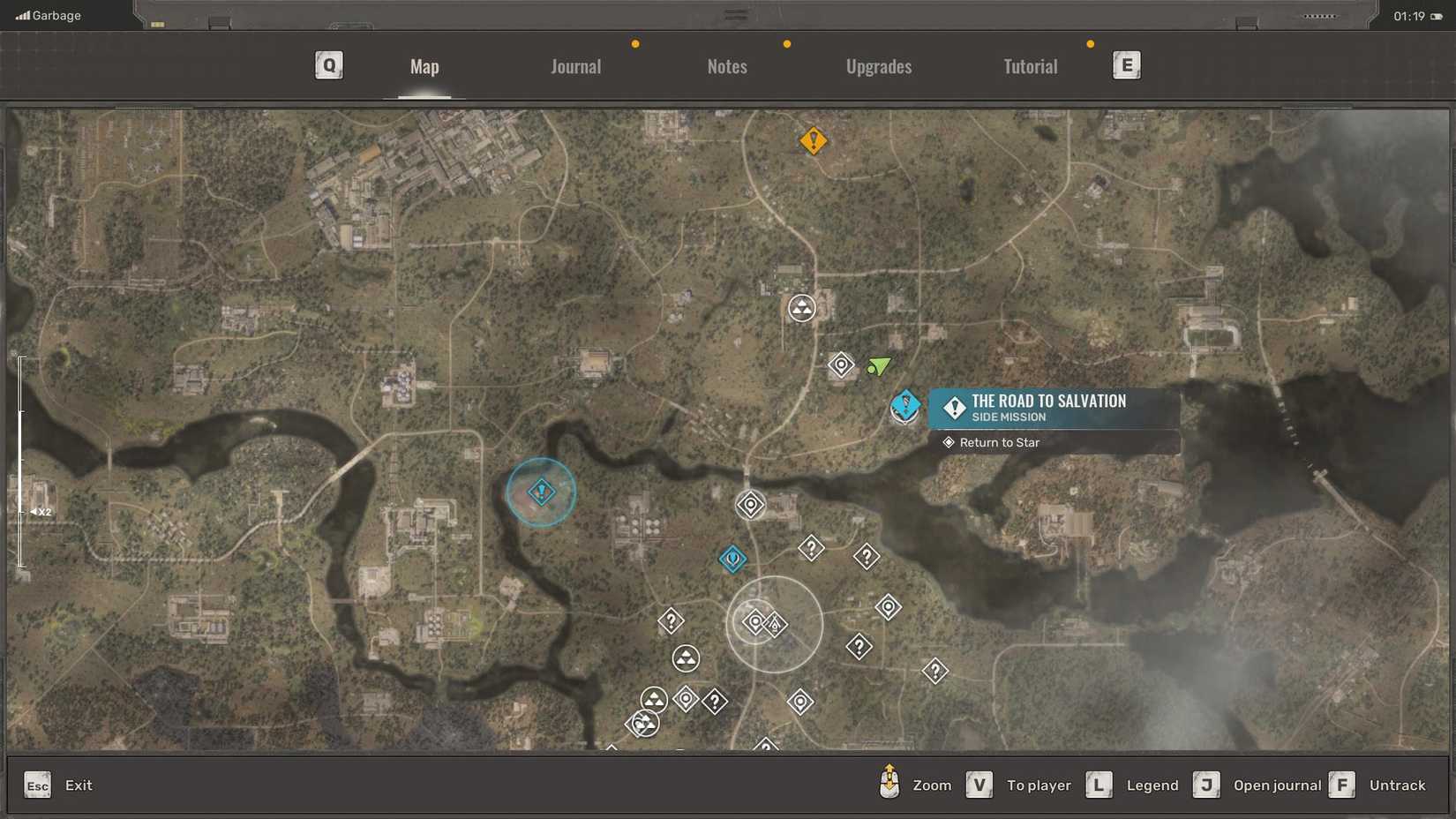Select the blue diamond marker south of the river
This screenshot has width=1456, height=819.
point(732,559)
